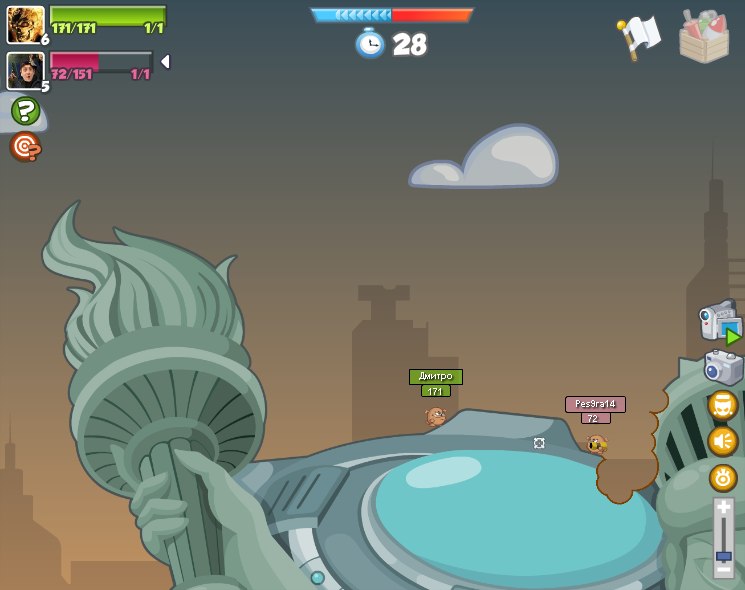The height and width of the screenshot is (590, 745).
Task: Zoom out with the minus button
Action: pyautogui.click(x=723, y=570)
